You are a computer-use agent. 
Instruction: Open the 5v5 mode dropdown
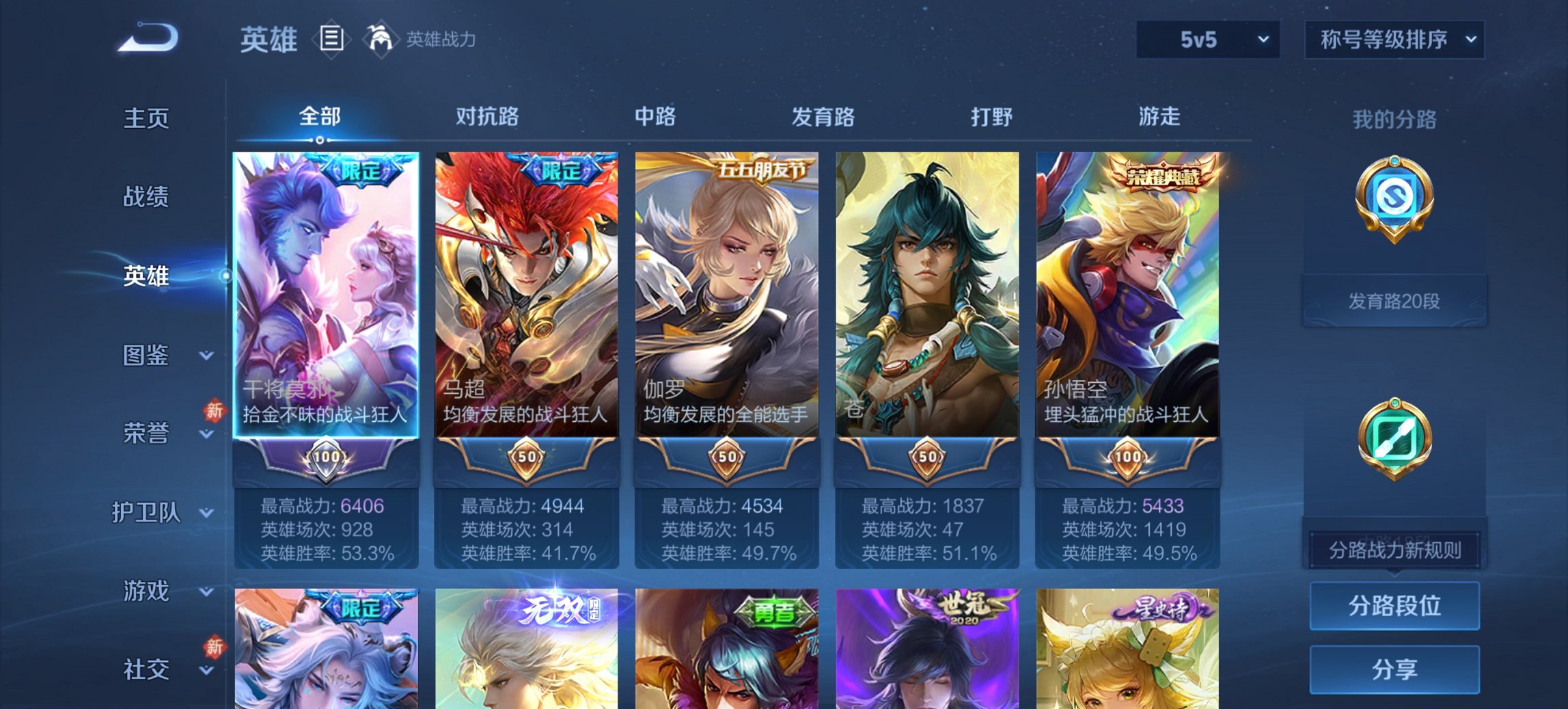point(1205,40)
